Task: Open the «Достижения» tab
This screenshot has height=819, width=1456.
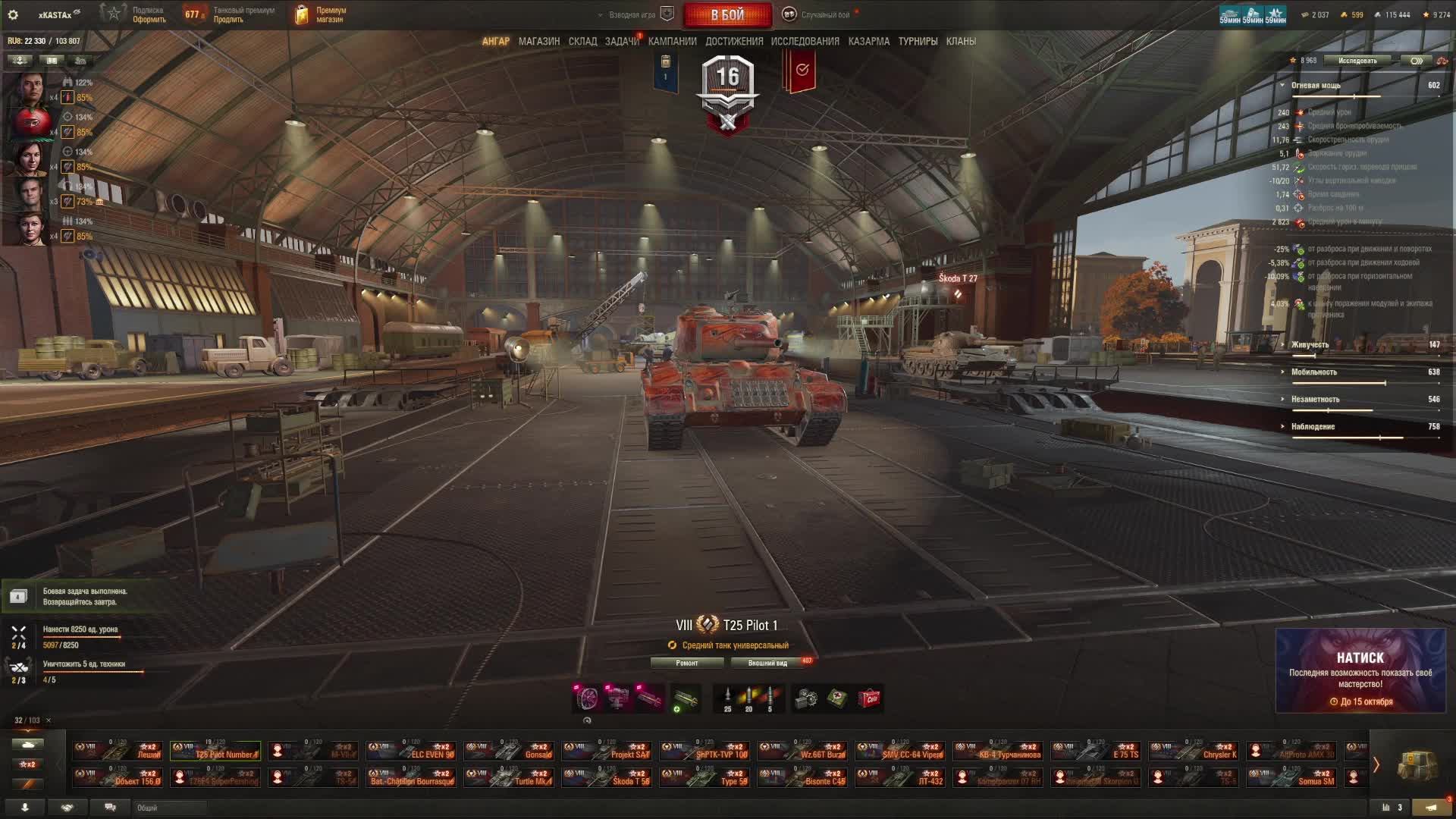Action: pyautogui.click(x=734, y=42)
